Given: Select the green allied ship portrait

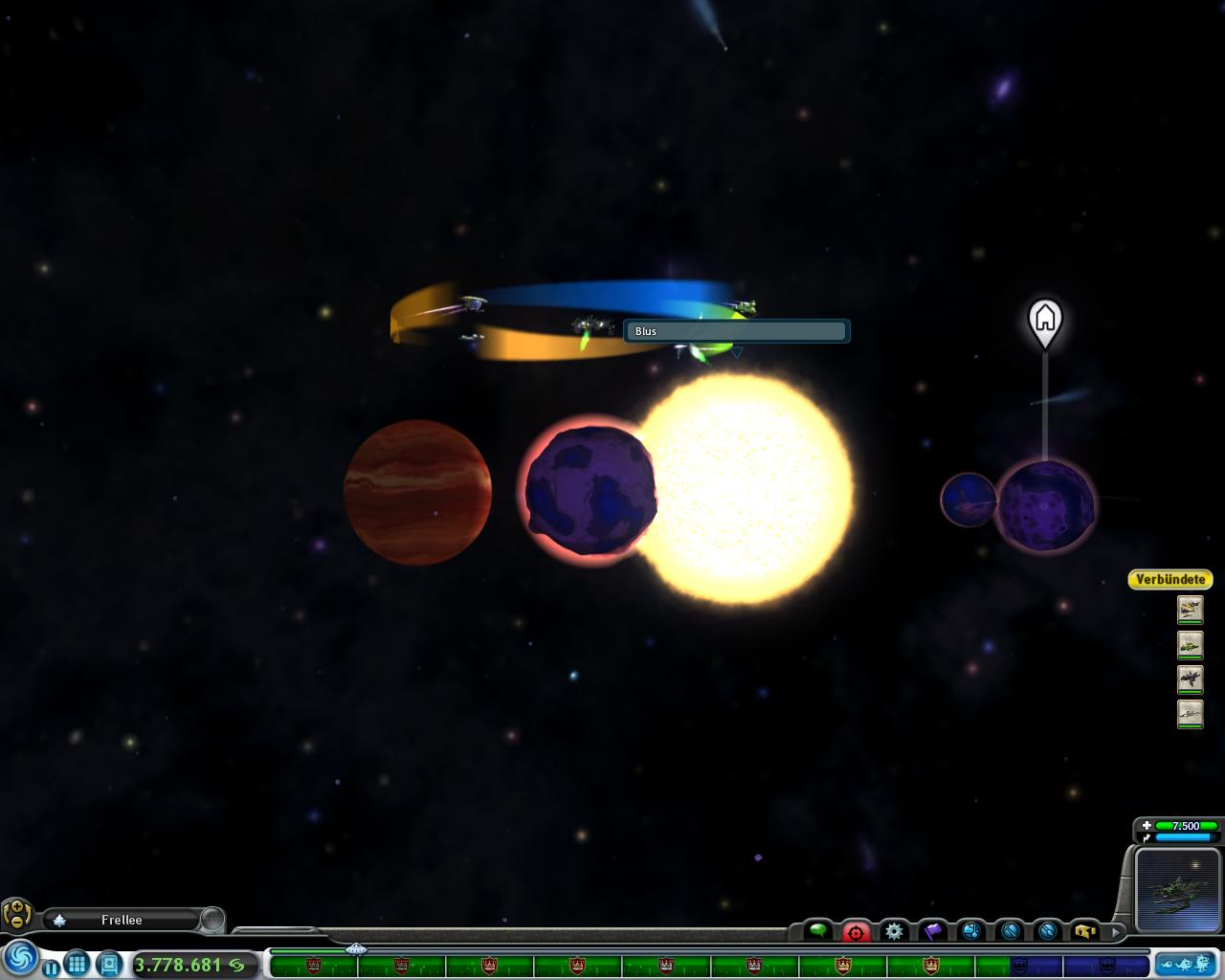Looking at the screenshot, I should click(1190, 644).
